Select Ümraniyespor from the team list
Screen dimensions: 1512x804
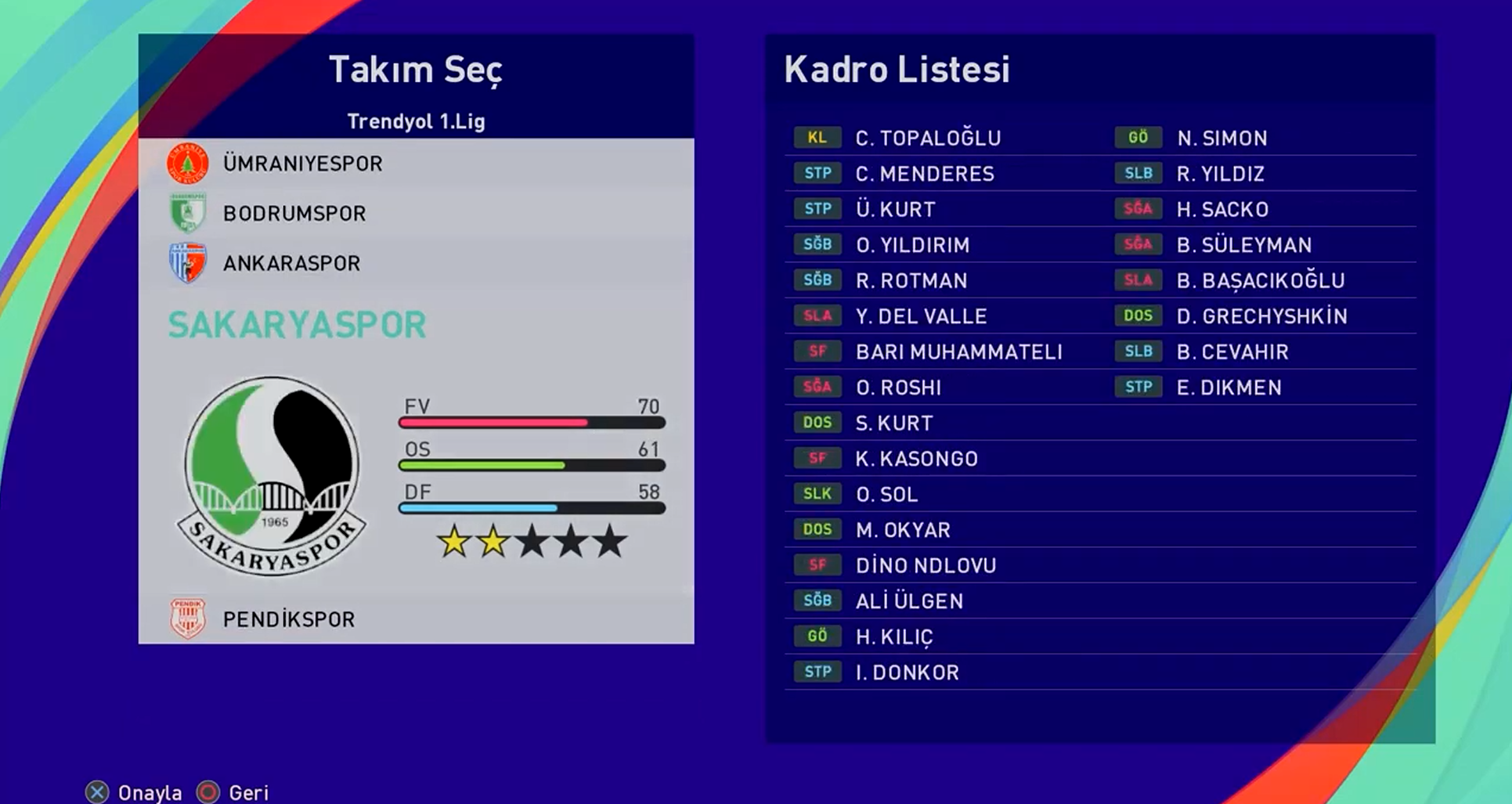pos(302,164)
